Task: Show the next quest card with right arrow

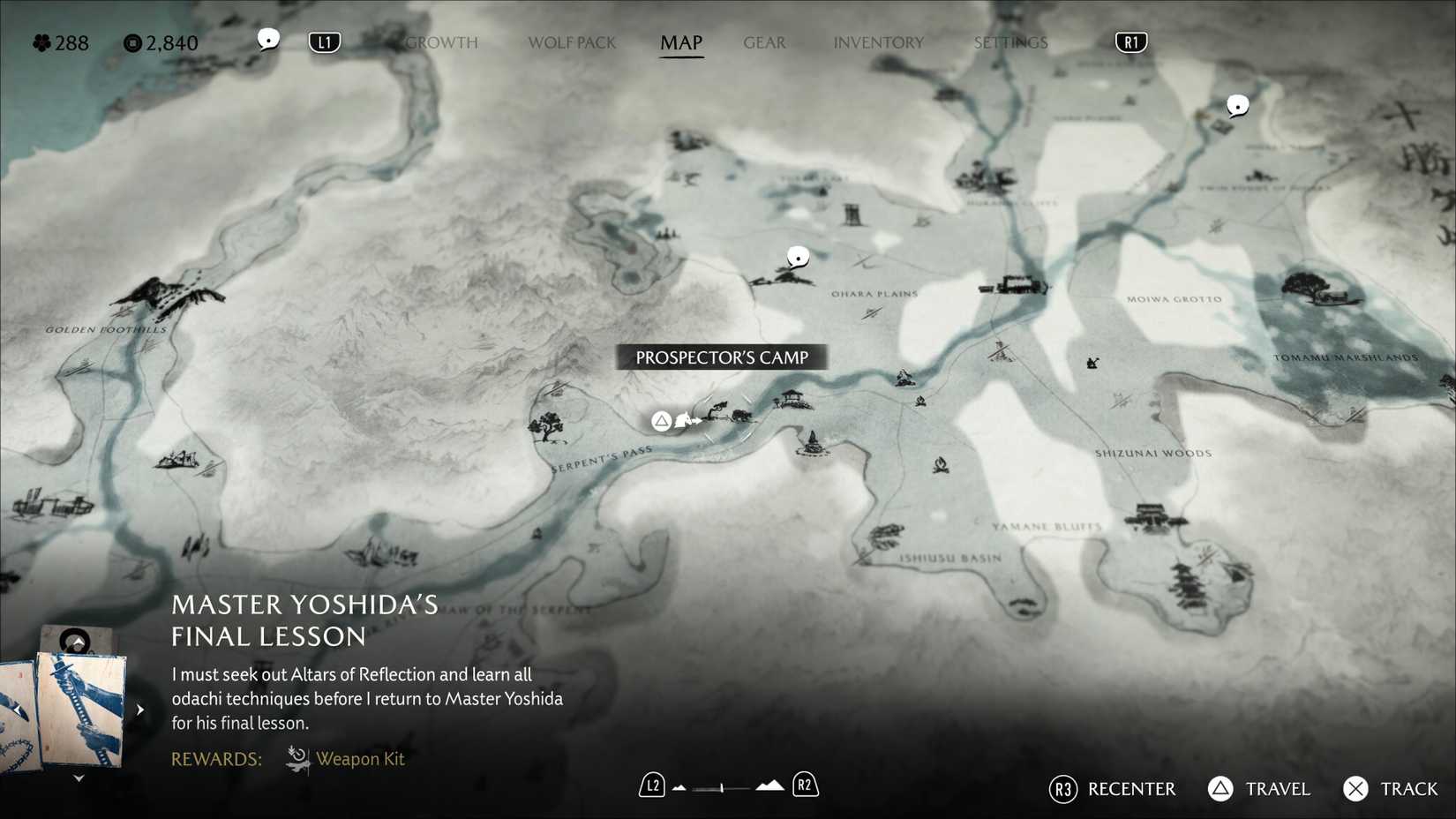Action: [x=140, y=709]
